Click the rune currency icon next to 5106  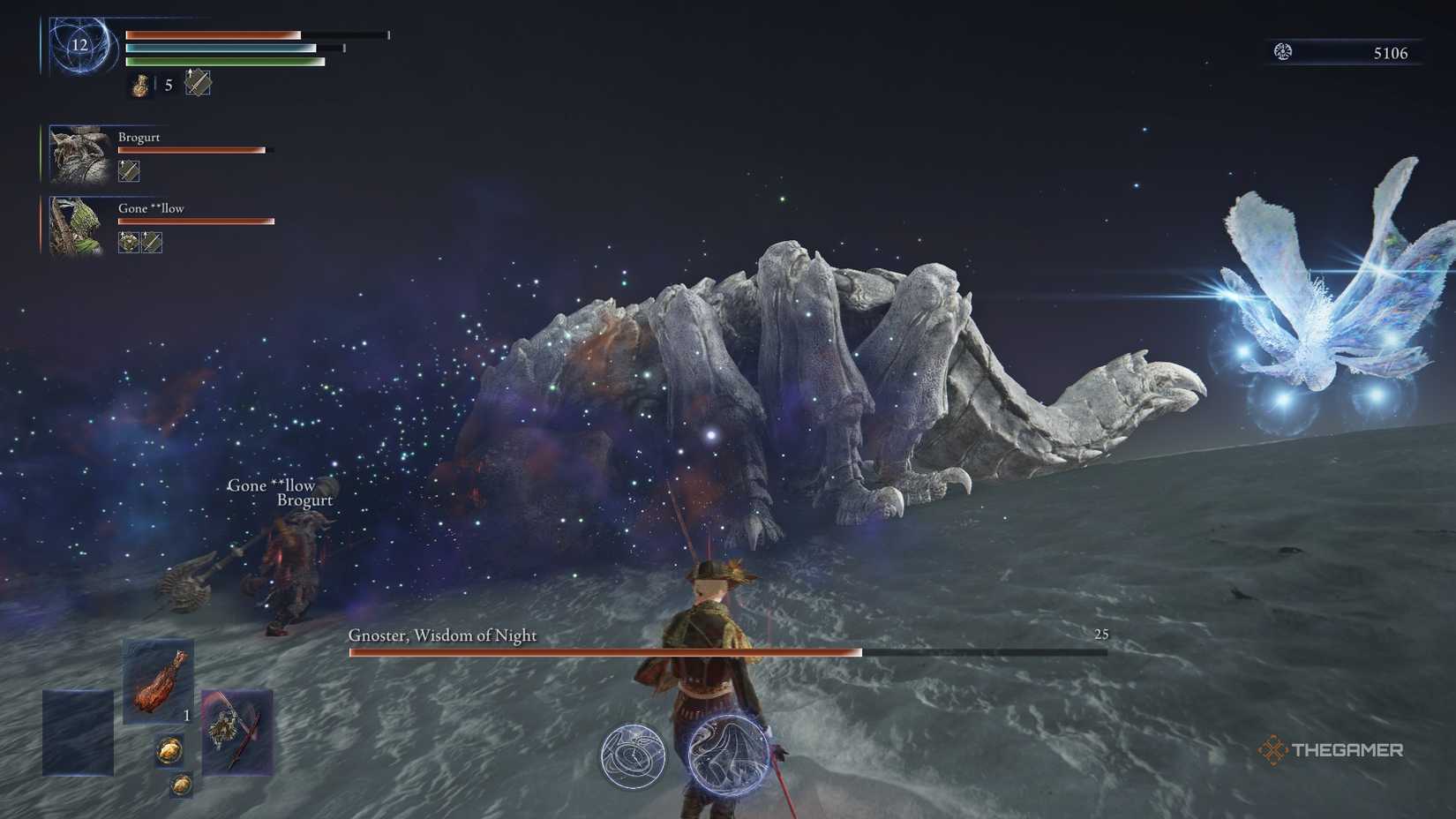point(1281,52)
